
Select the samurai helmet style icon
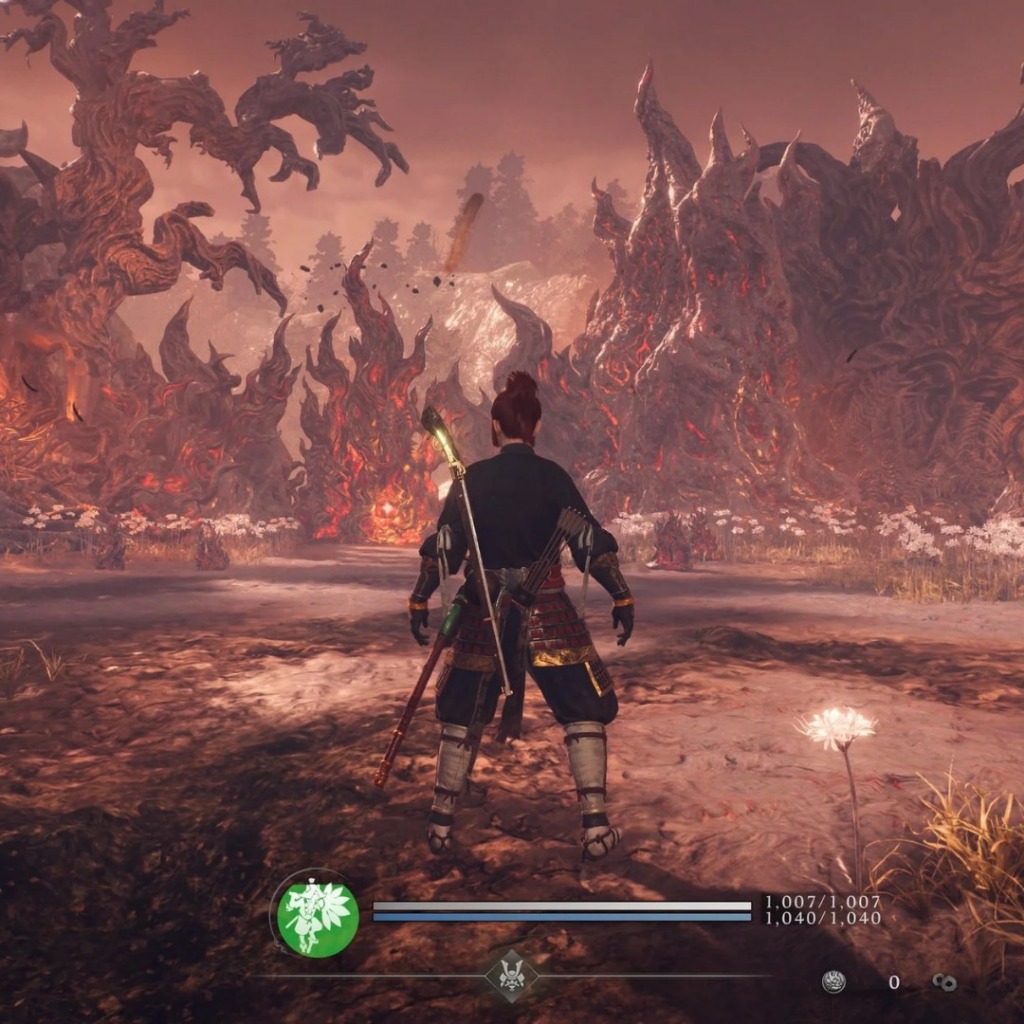coord(511,976)
